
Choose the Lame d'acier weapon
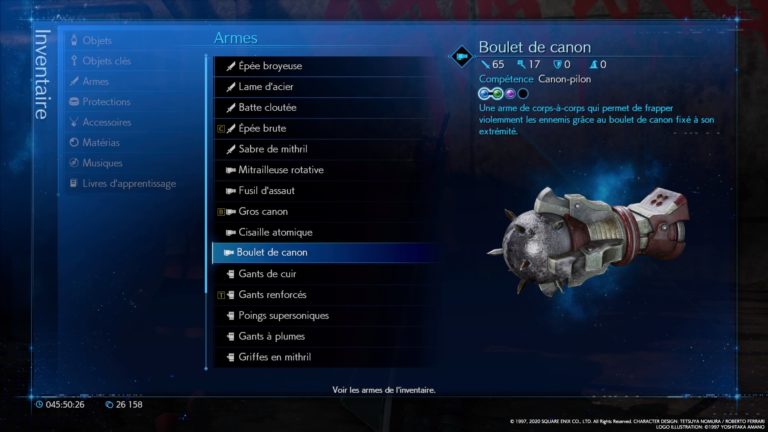click(x=266, y=87)
